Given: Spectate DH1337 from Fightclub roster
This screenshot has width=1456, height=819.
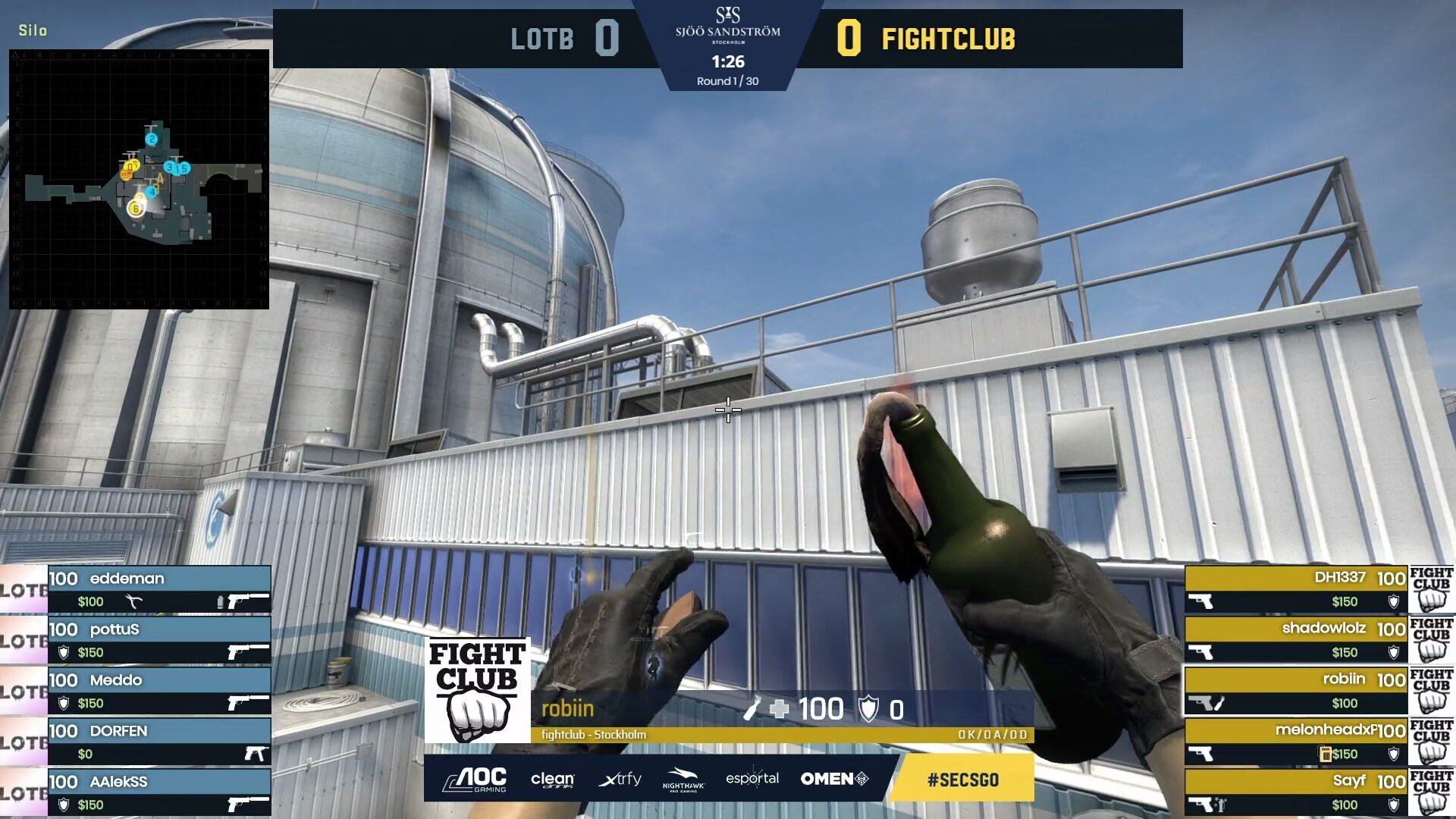Looking at the screenshot, I should (1297, 589).
